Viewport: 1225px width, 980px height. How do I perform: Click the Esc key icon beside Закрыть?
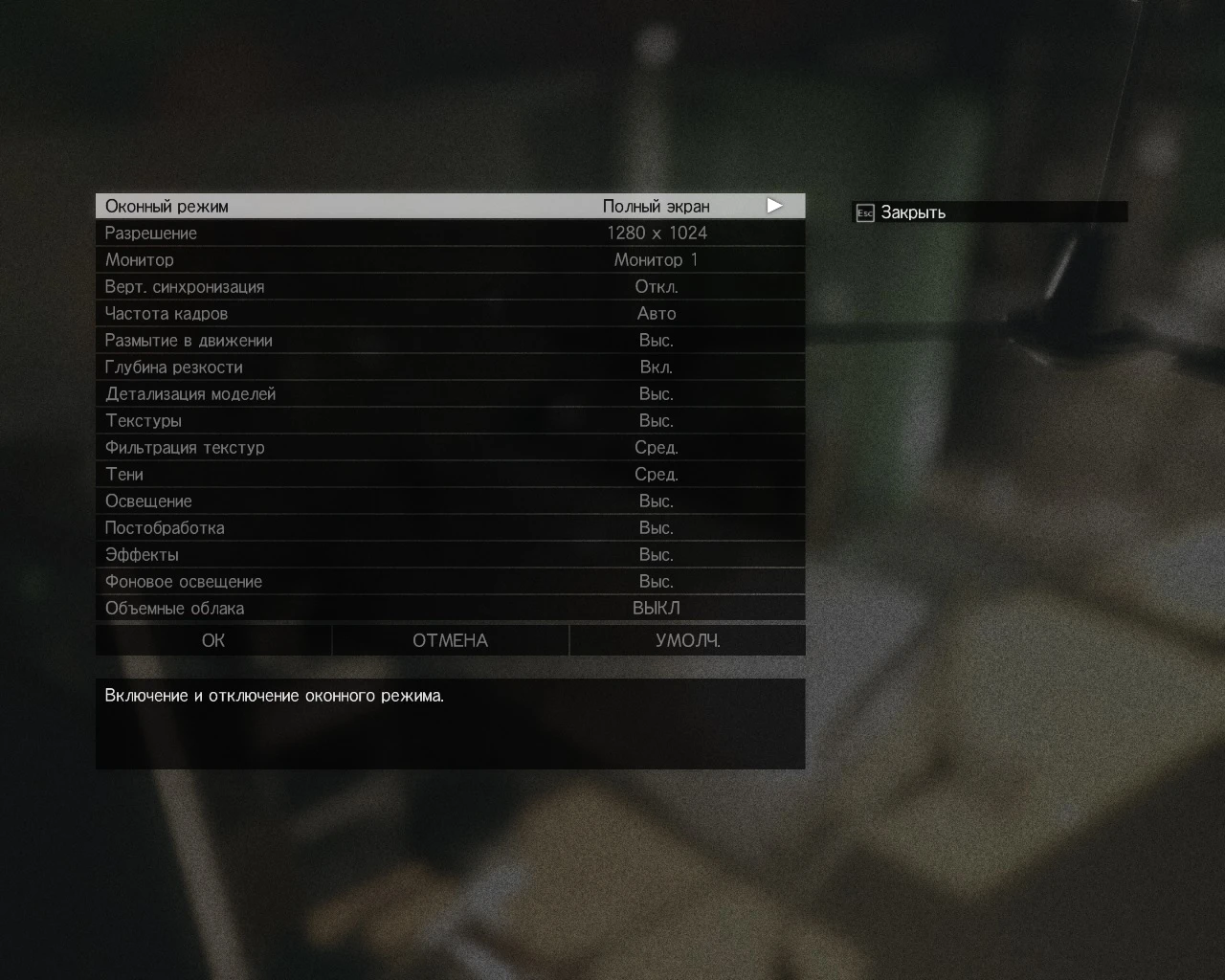[863, 212]
